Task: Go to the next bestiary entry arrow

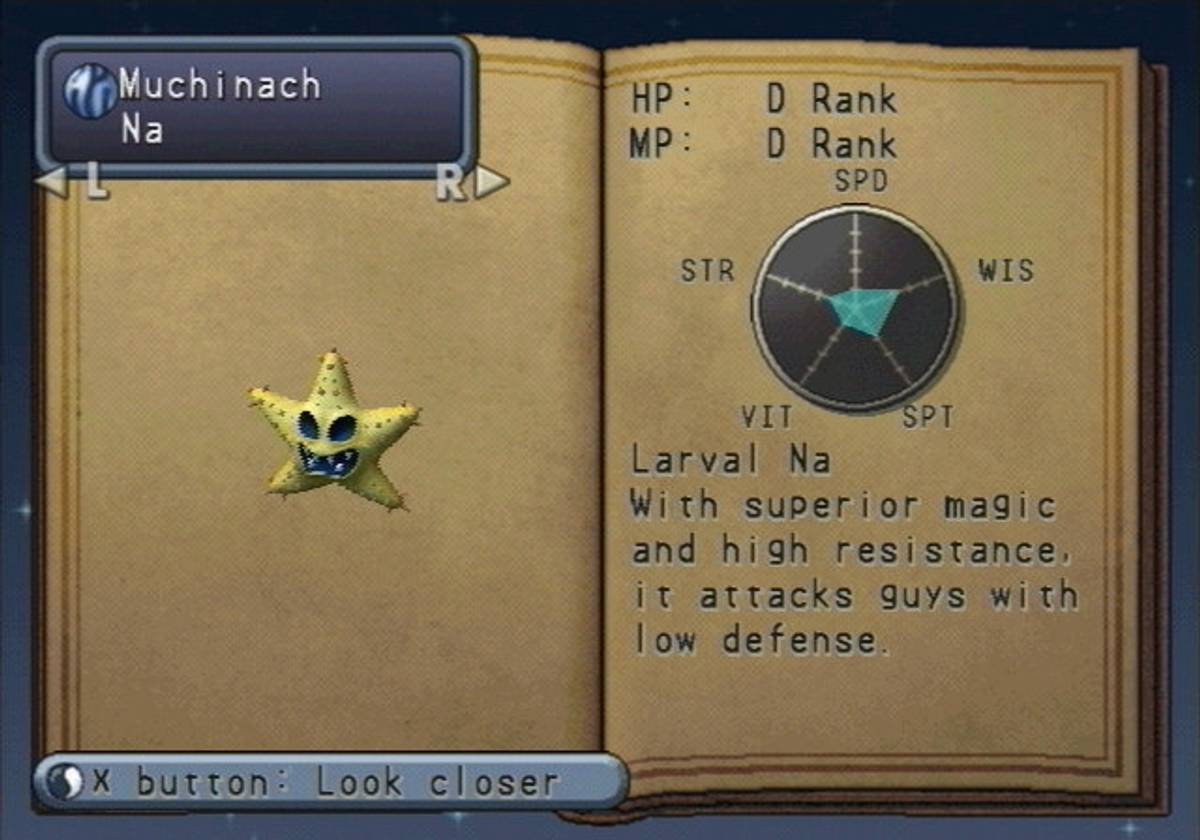Action: [x=491, y=183]
